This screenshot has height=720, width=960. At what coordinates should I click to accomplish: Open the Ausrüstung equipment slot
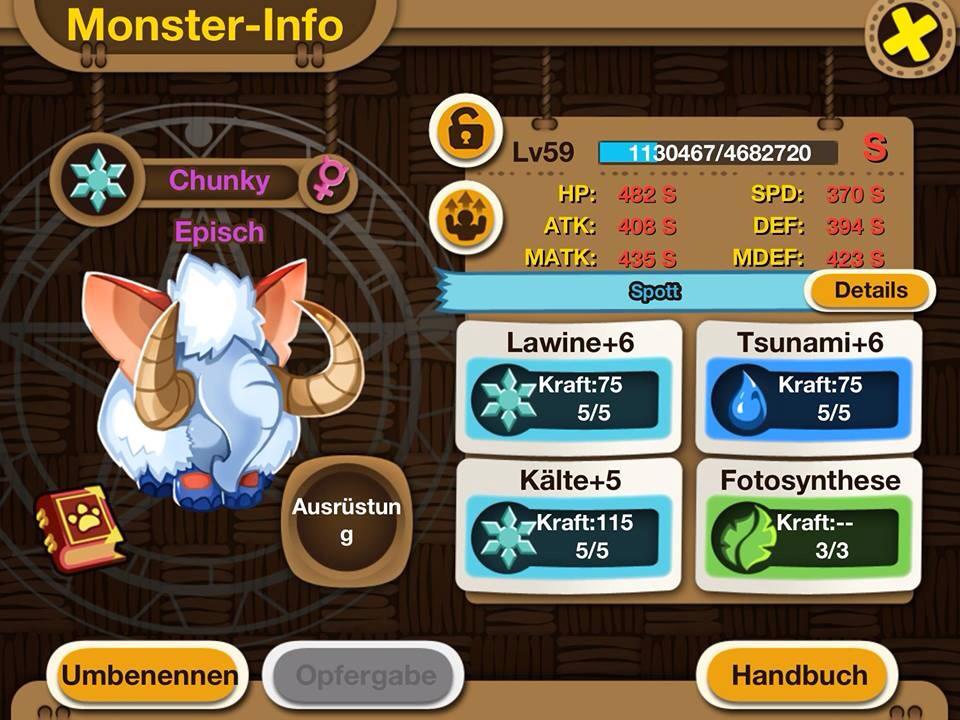tap(346, 521)
